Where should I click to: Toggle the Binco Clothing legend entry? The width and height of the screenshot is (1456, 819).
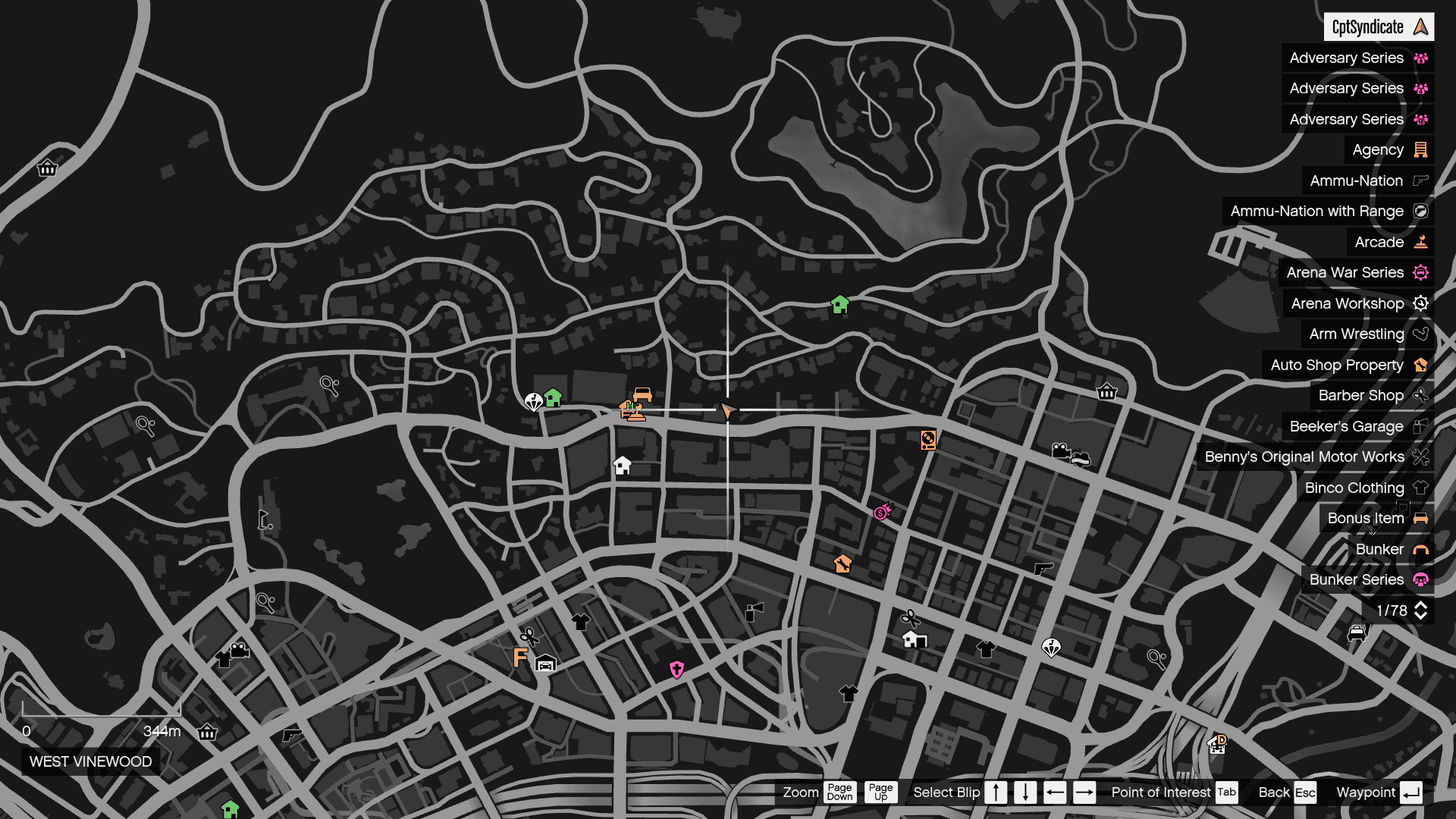[x=1355, y=488]
